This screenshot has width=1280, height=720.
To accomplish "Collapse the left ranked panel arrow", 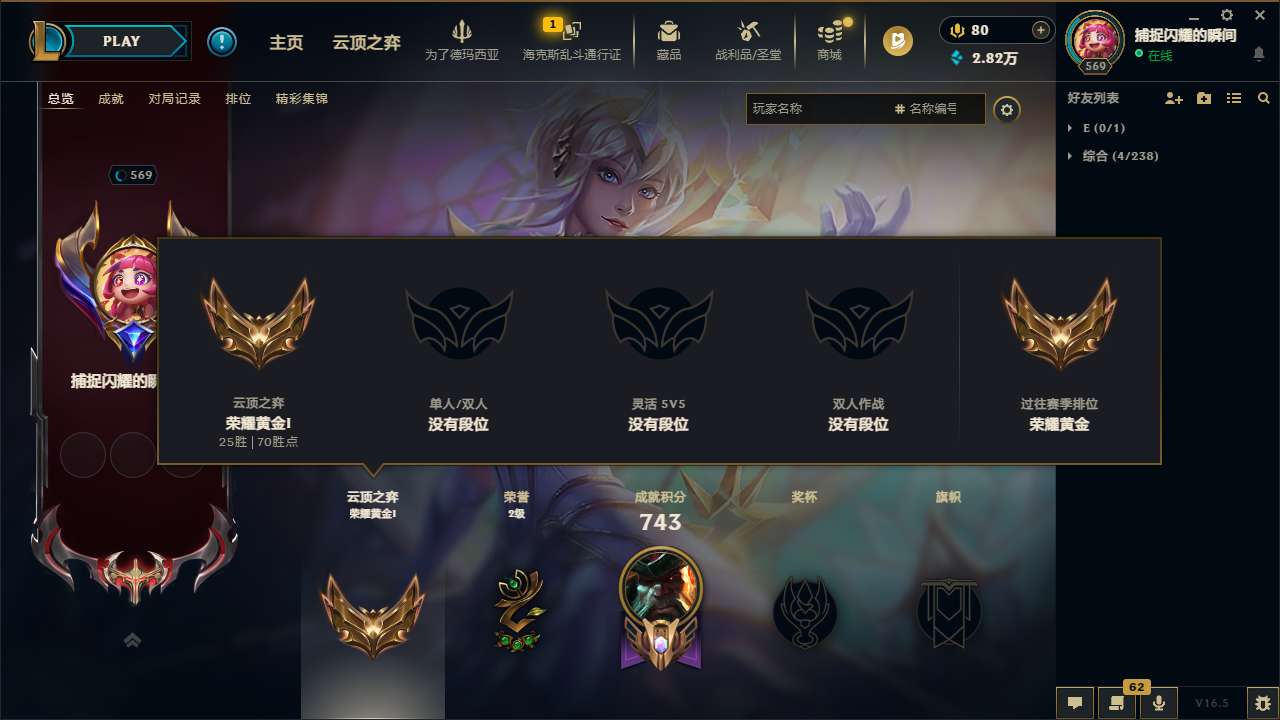I will pos(132,640).
